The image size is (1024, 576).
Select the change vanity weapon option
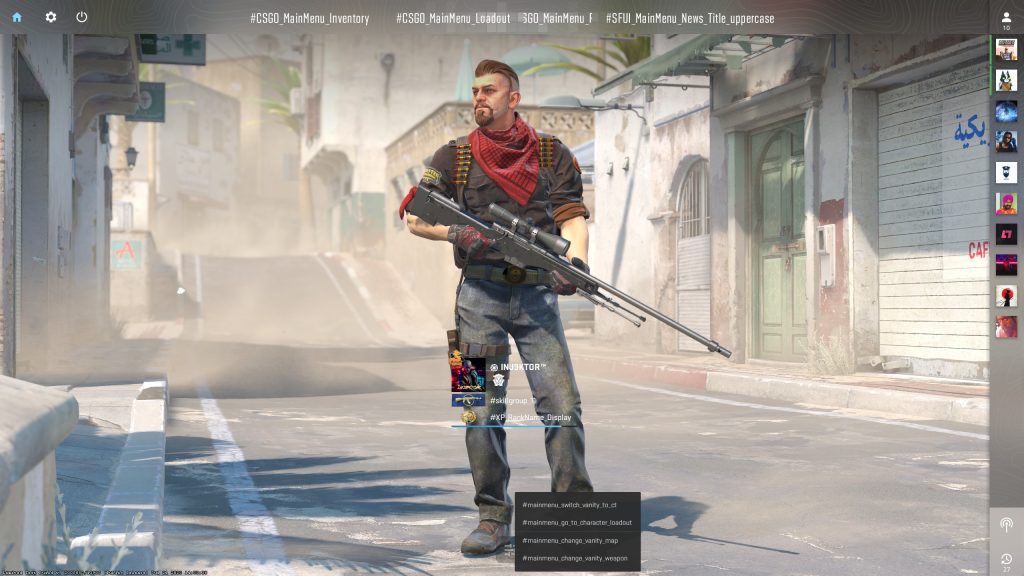576,558
